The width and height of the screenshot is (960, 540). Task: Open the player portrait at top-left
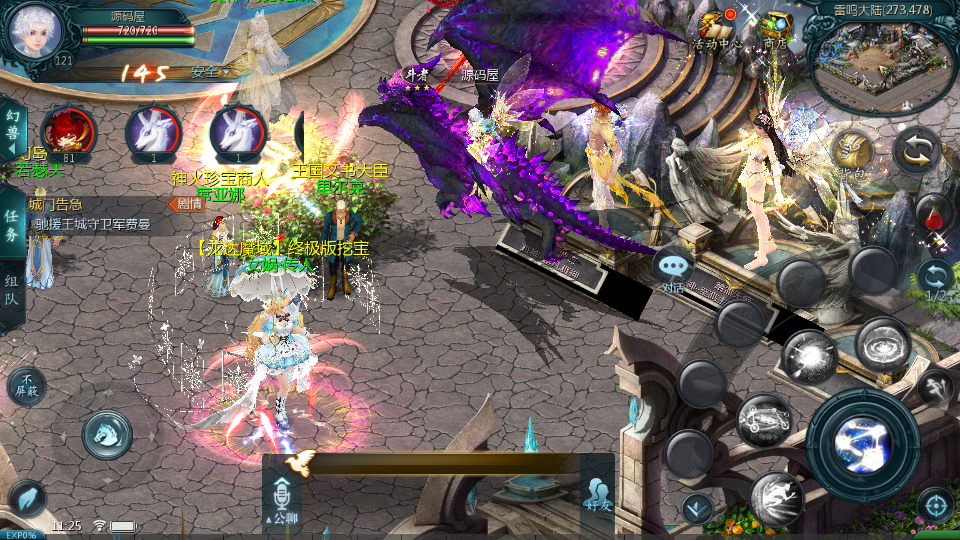34,32
